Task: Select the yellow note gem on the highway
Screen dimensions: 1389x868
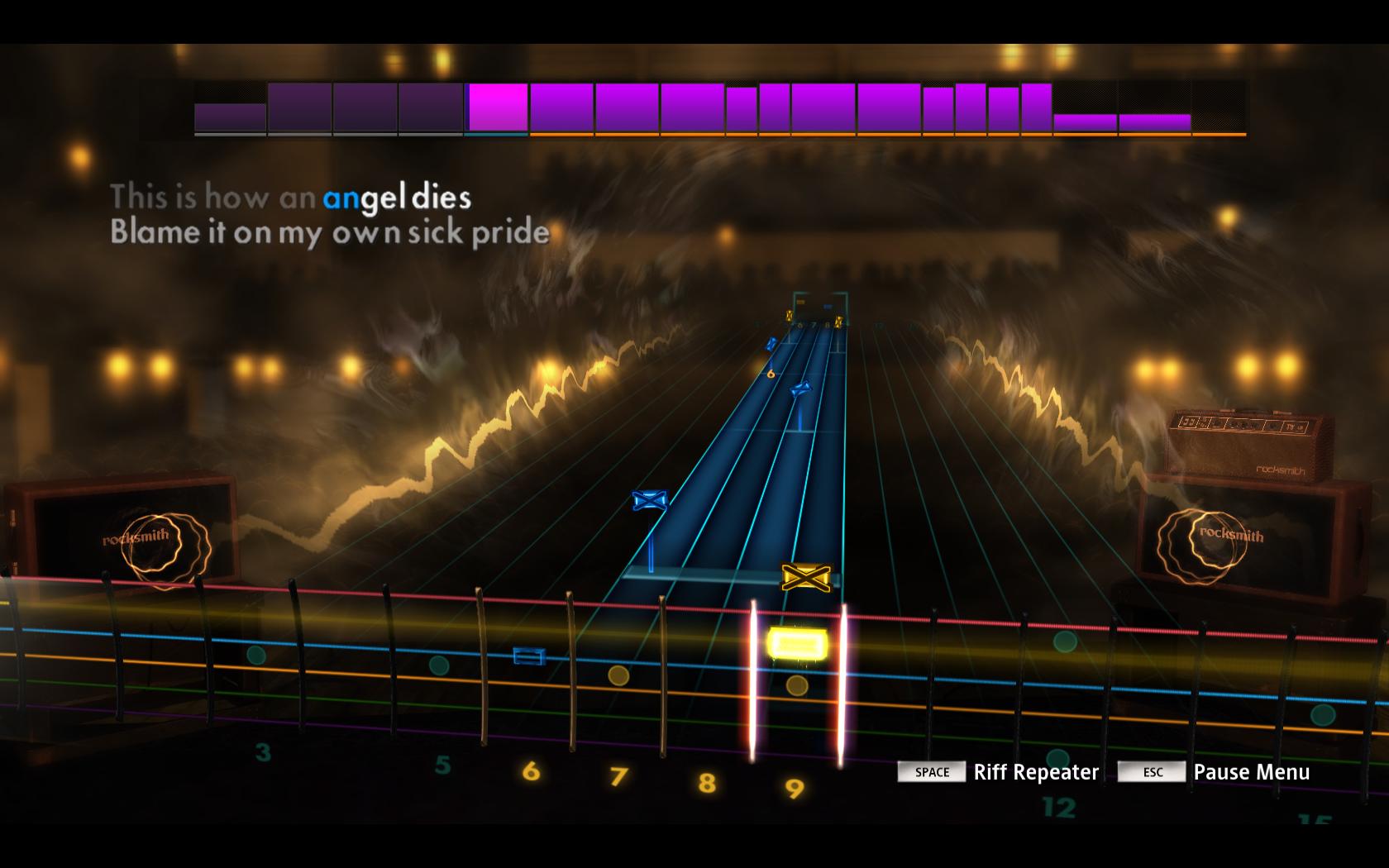Action: coord(796,641)
